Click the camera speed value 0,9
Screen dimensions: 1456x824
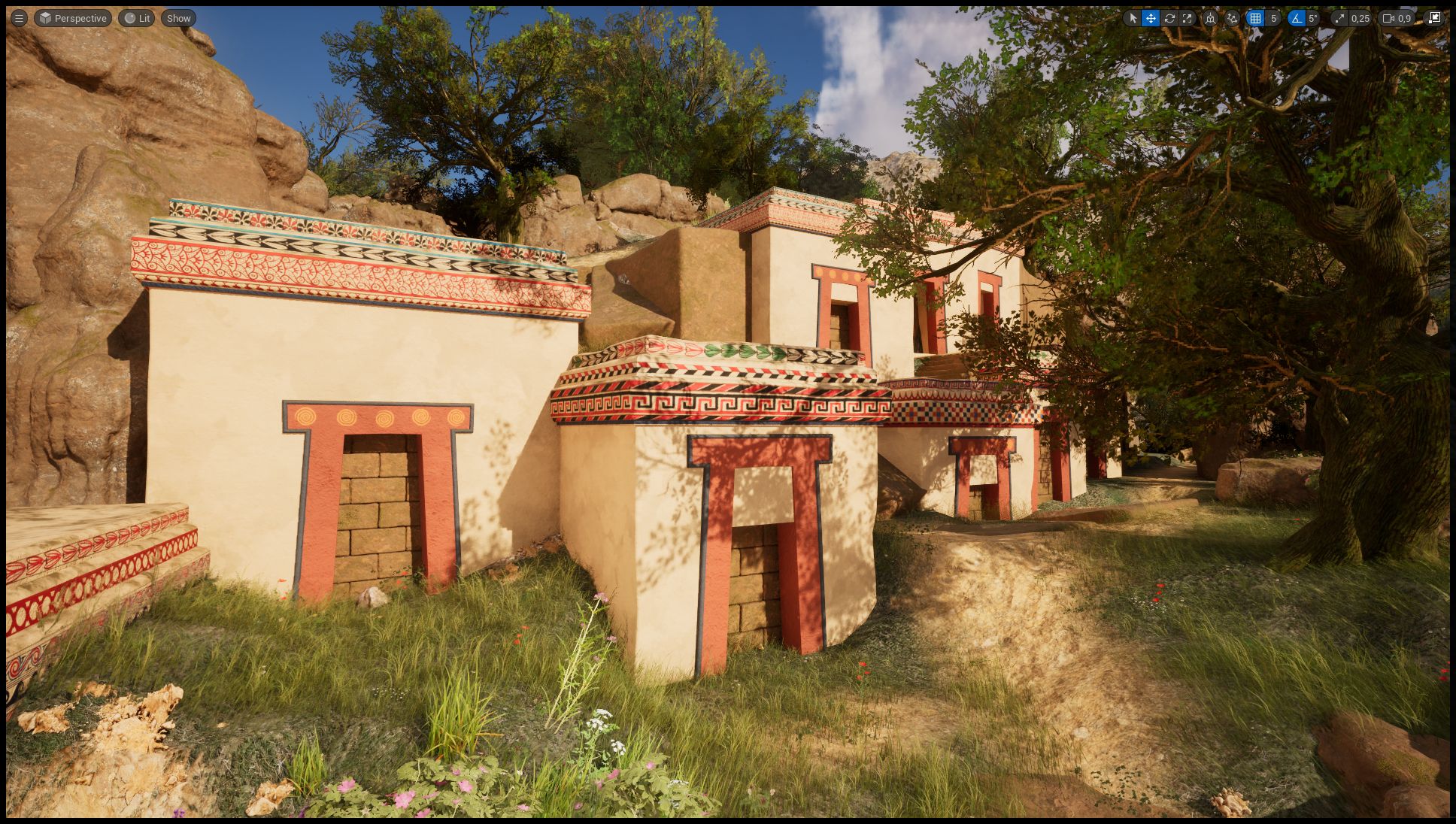point(1405,19)
